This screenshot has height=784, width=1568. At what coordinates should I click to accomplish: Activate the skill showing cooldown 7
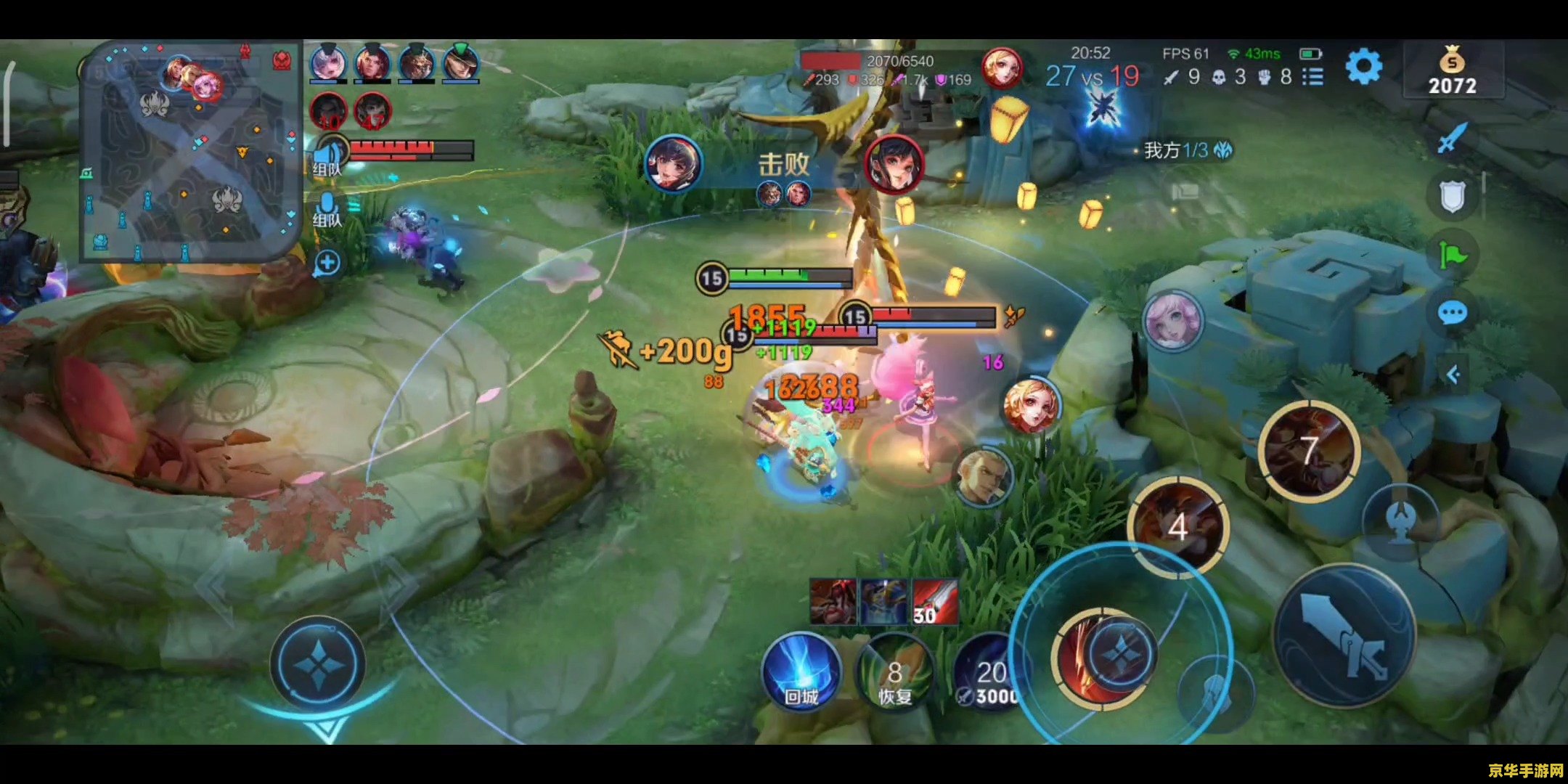1309,450
